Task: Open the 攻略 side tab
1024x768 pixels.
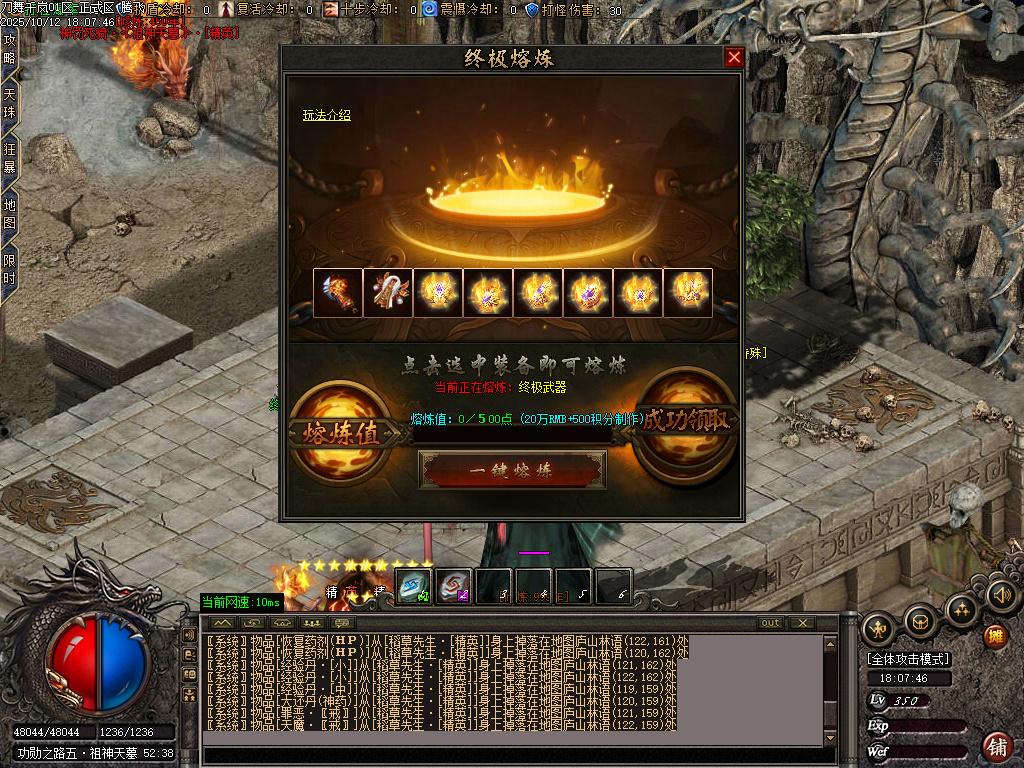Action: 10,50
